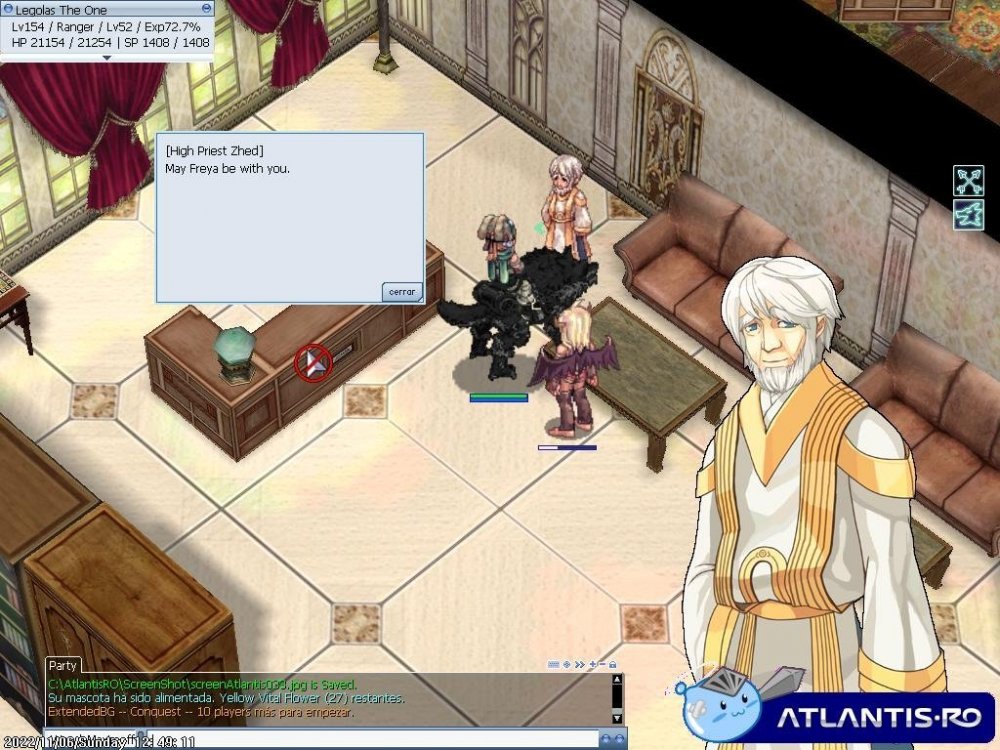The width and height of the screenshot is (1000, 750).
Task: Minimize the Legolas The One status window
Action: click(x=207, y=8)
